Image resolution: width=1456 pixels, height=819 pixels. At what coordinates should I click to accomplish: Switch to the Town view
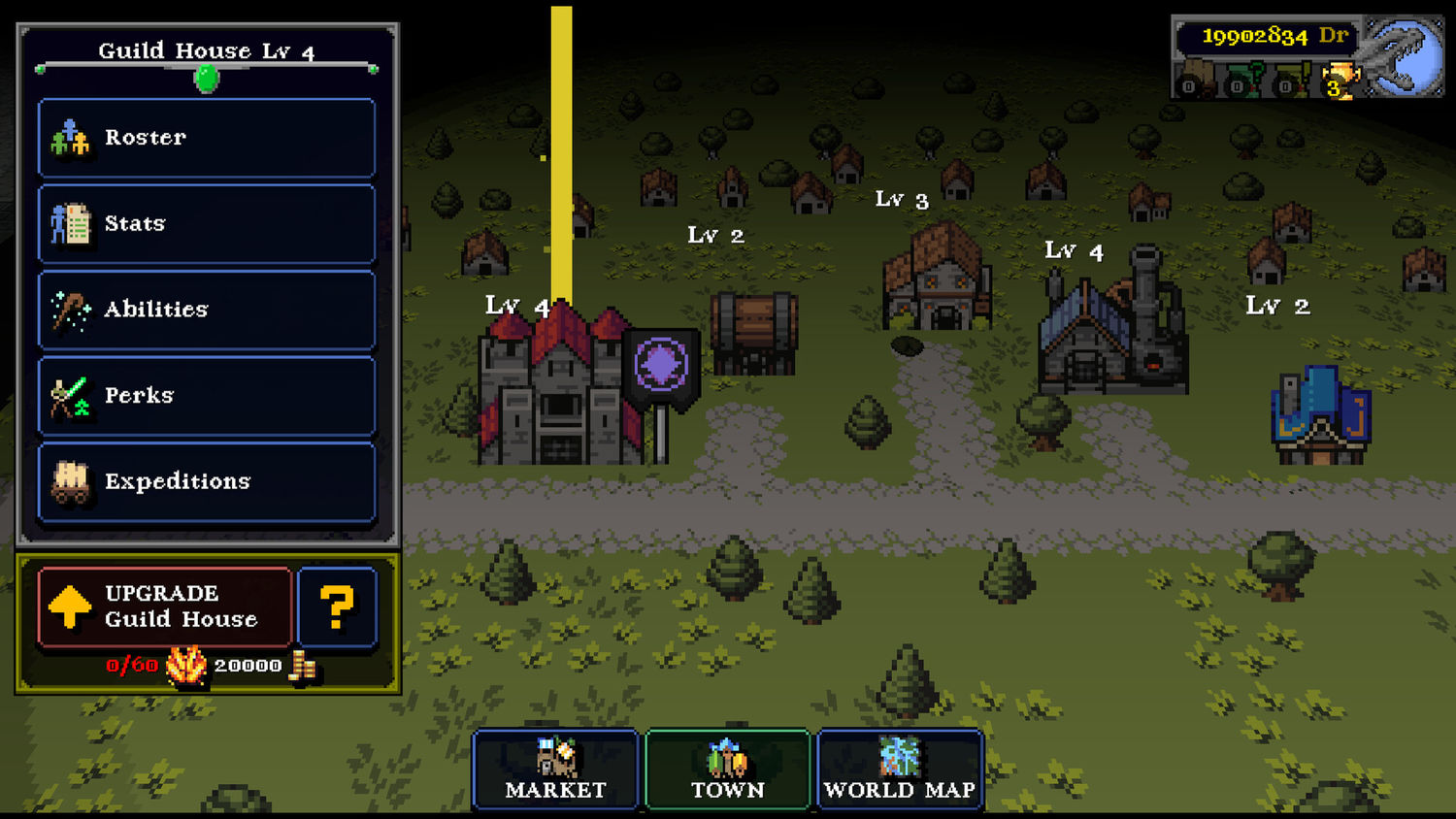coord(728,770)
